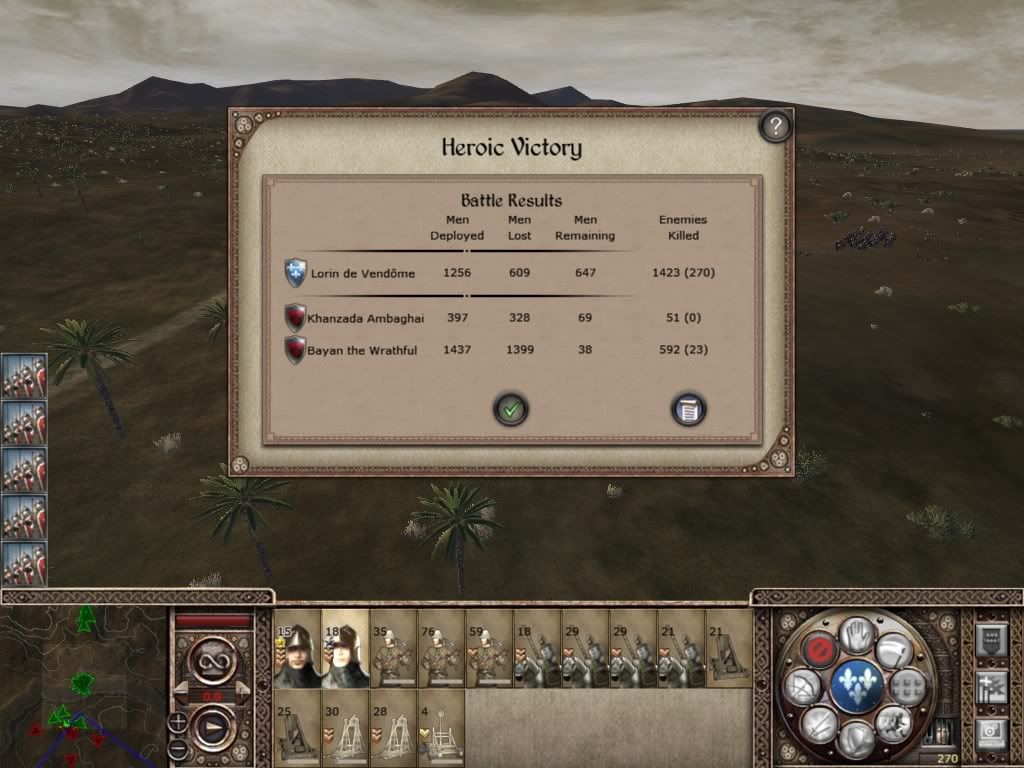The width and height of the screenshot is (1024, 768).
Task: Zoom in the minimap with plus button
Action: tap(178, 721)
